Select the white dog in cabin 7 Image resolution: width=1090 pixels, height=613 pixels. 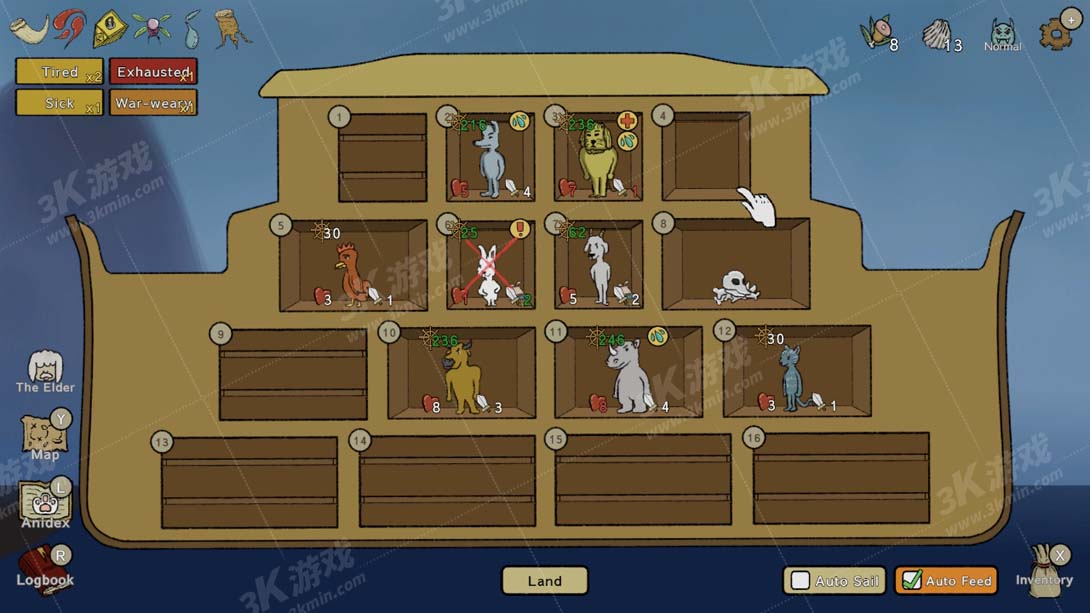[598, 268]
